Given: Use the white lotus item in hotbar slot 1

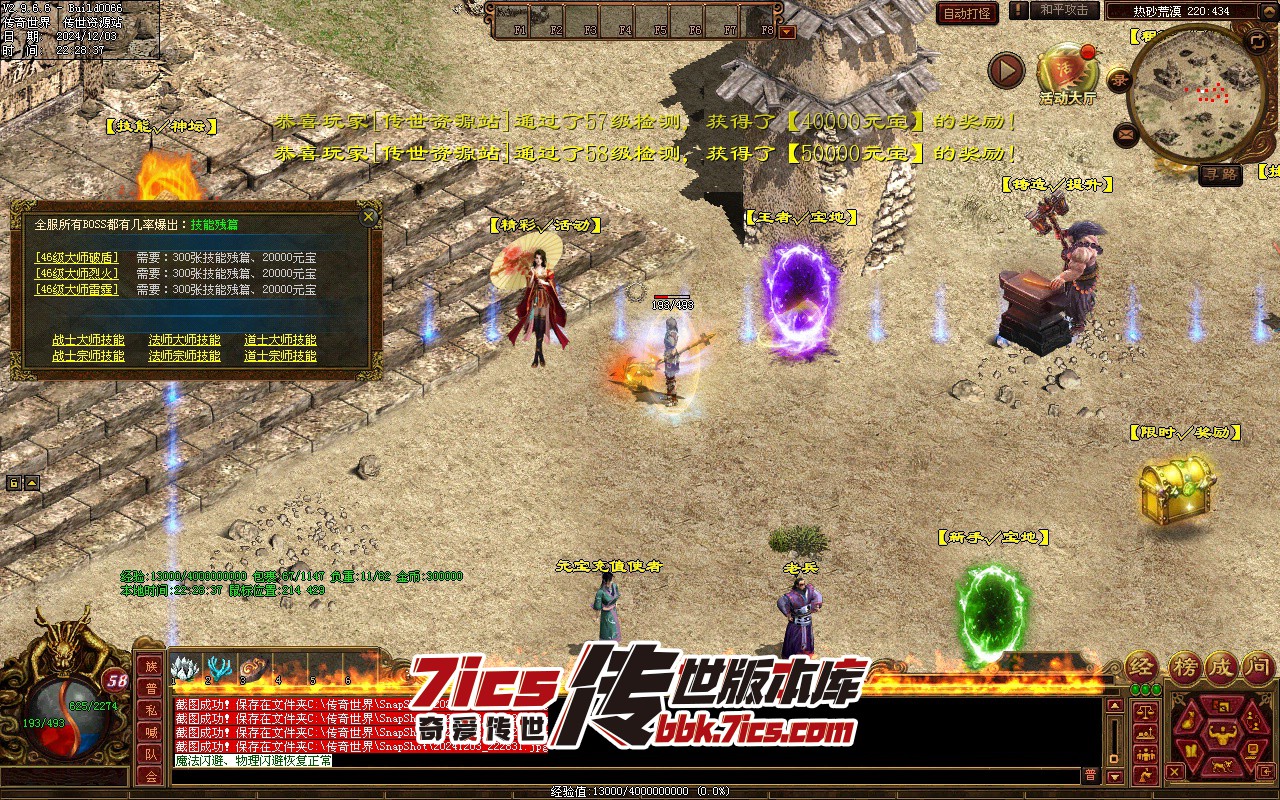Looking at the screenshot, I should [x=186, y=669].
